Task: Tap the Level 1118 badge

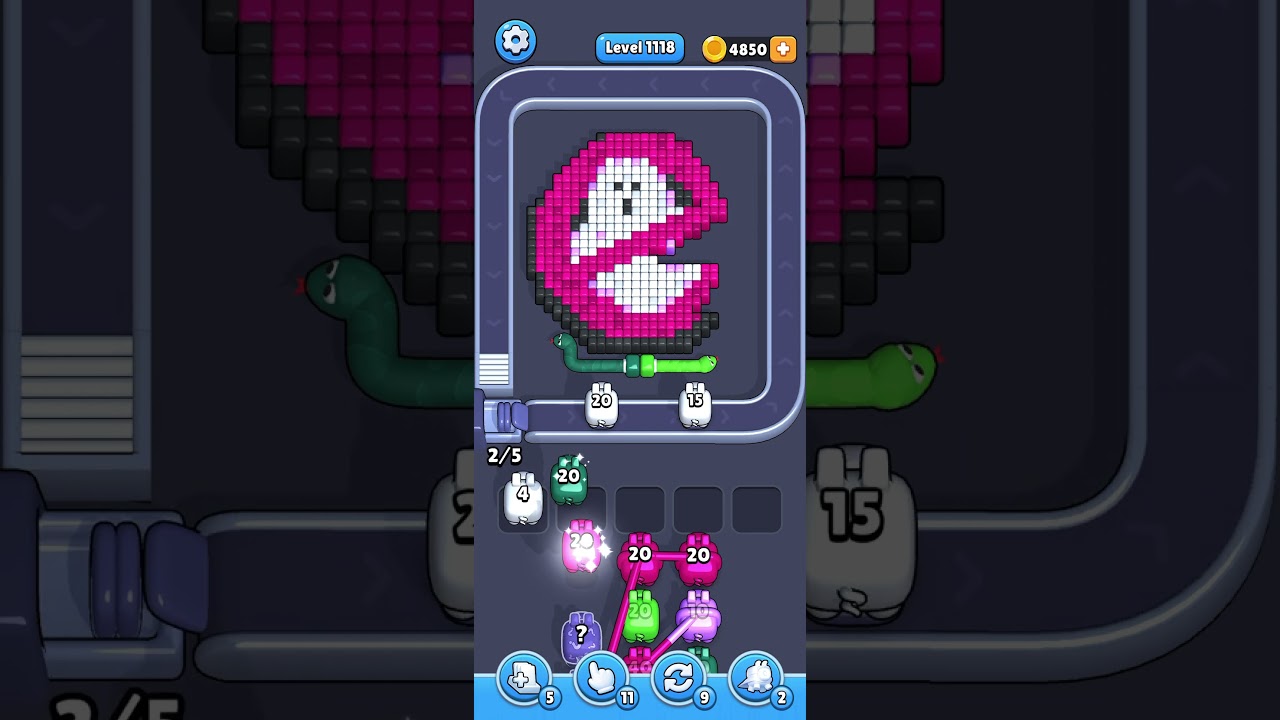Action: (x=639, y=47)
